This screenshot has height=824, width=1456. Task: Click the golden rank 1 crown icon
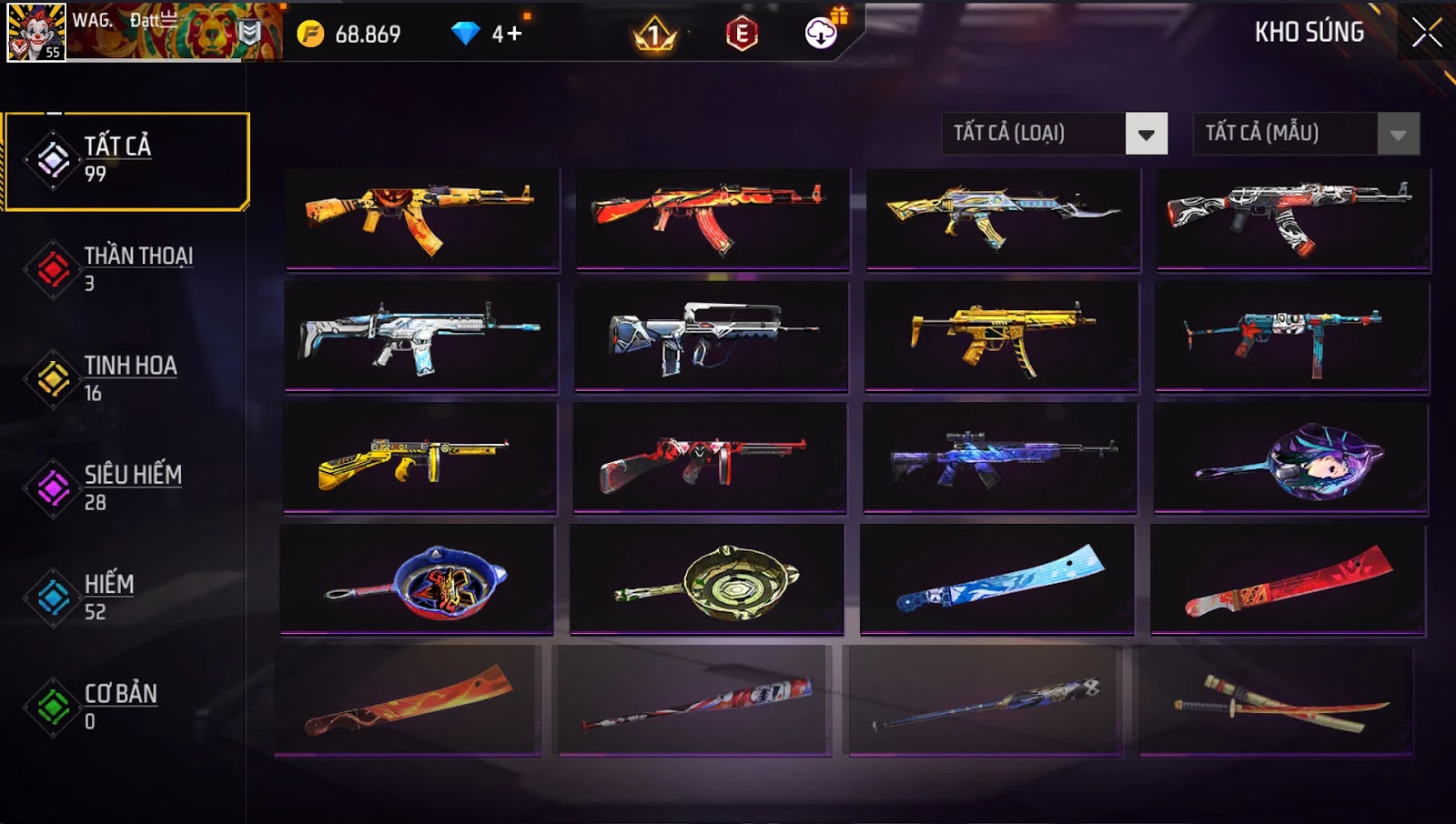coord(654,35)
